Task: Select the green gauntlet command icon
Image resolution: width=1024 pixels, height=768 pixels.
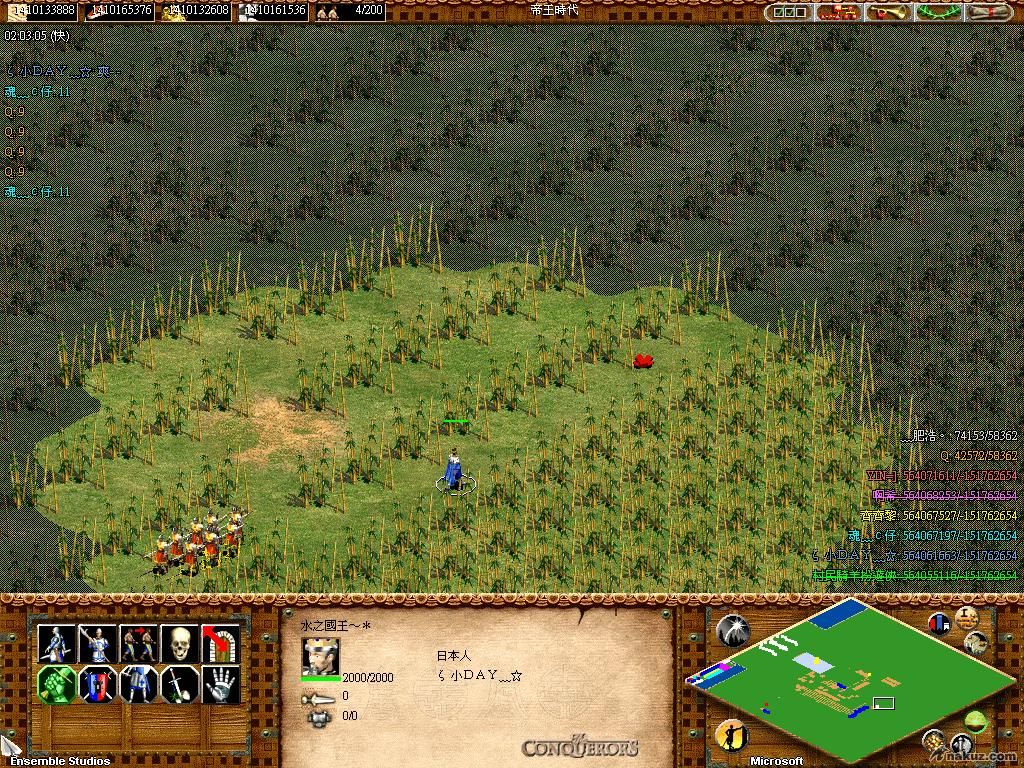Action: [x=57, y=686]
